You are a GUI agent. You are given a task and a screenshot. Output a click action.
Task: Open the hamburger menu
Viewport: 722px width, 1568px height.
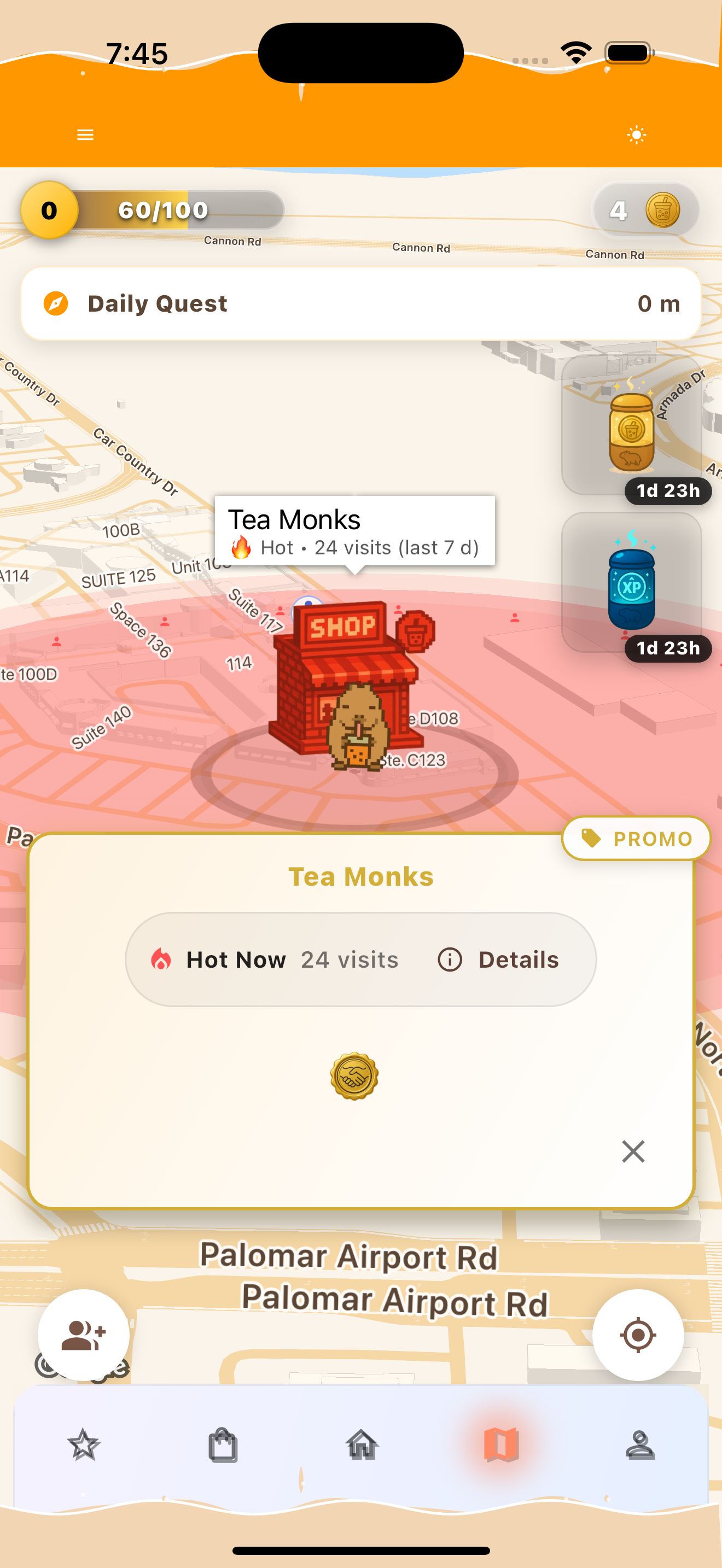point(85,134)
